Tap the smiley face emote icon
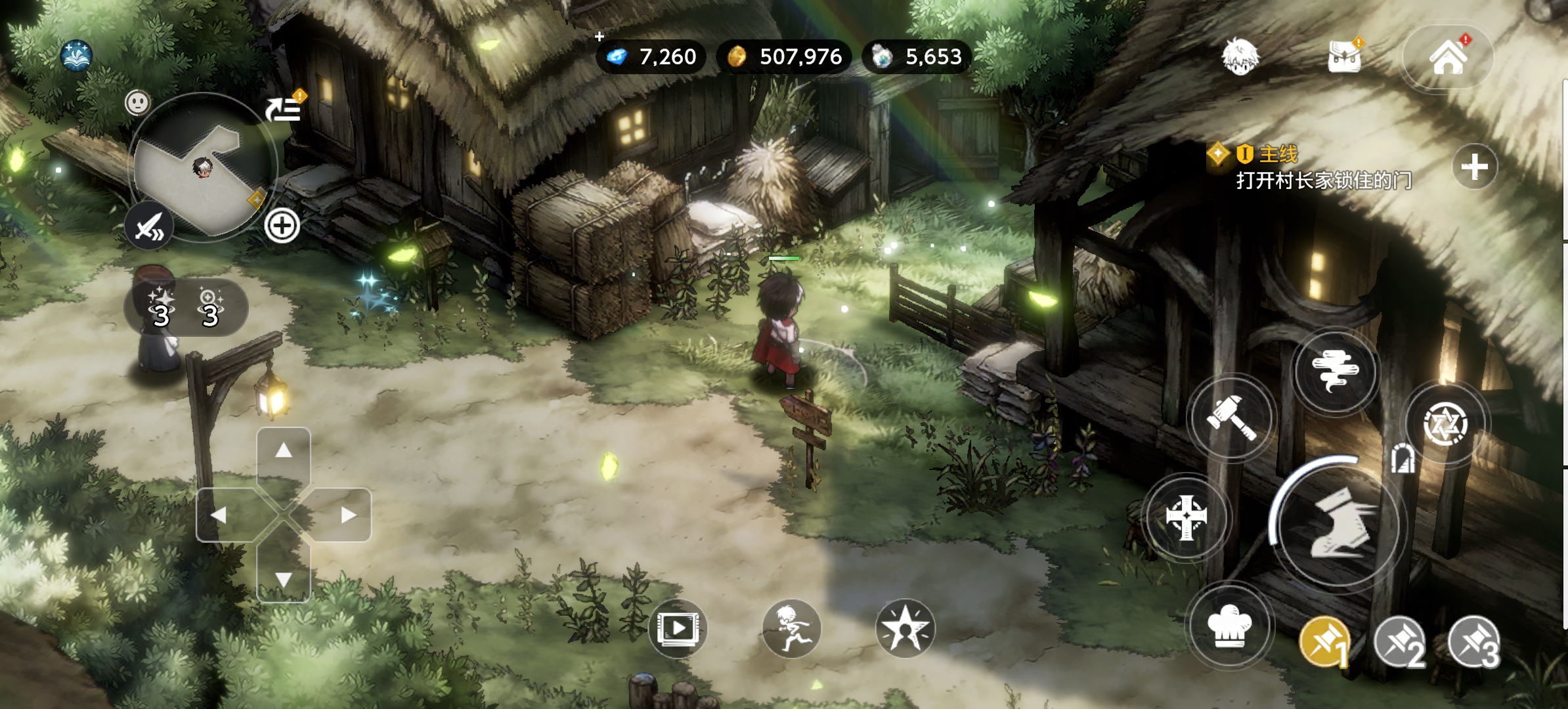The image size is (1568, 709). point(137,102)
